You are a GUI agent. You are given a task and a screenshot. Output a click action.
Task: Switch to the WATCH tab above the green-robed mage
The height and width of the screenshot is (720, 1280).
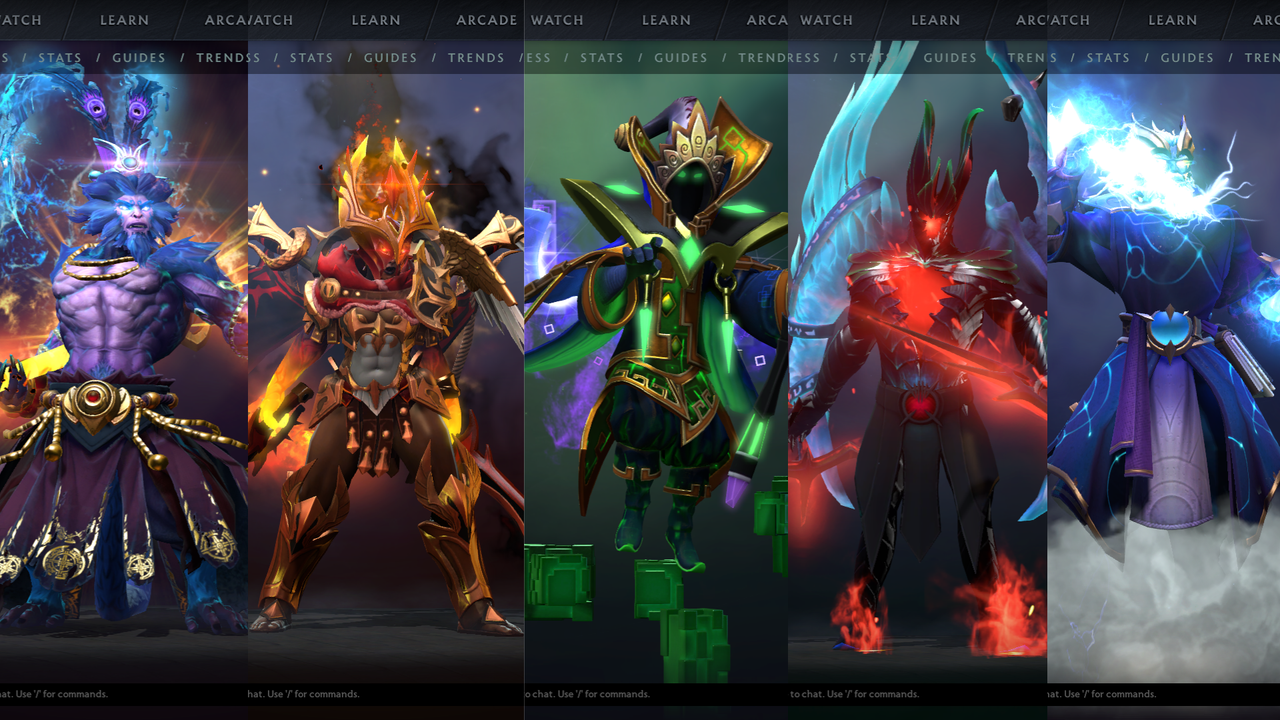(x=557, y=20)
